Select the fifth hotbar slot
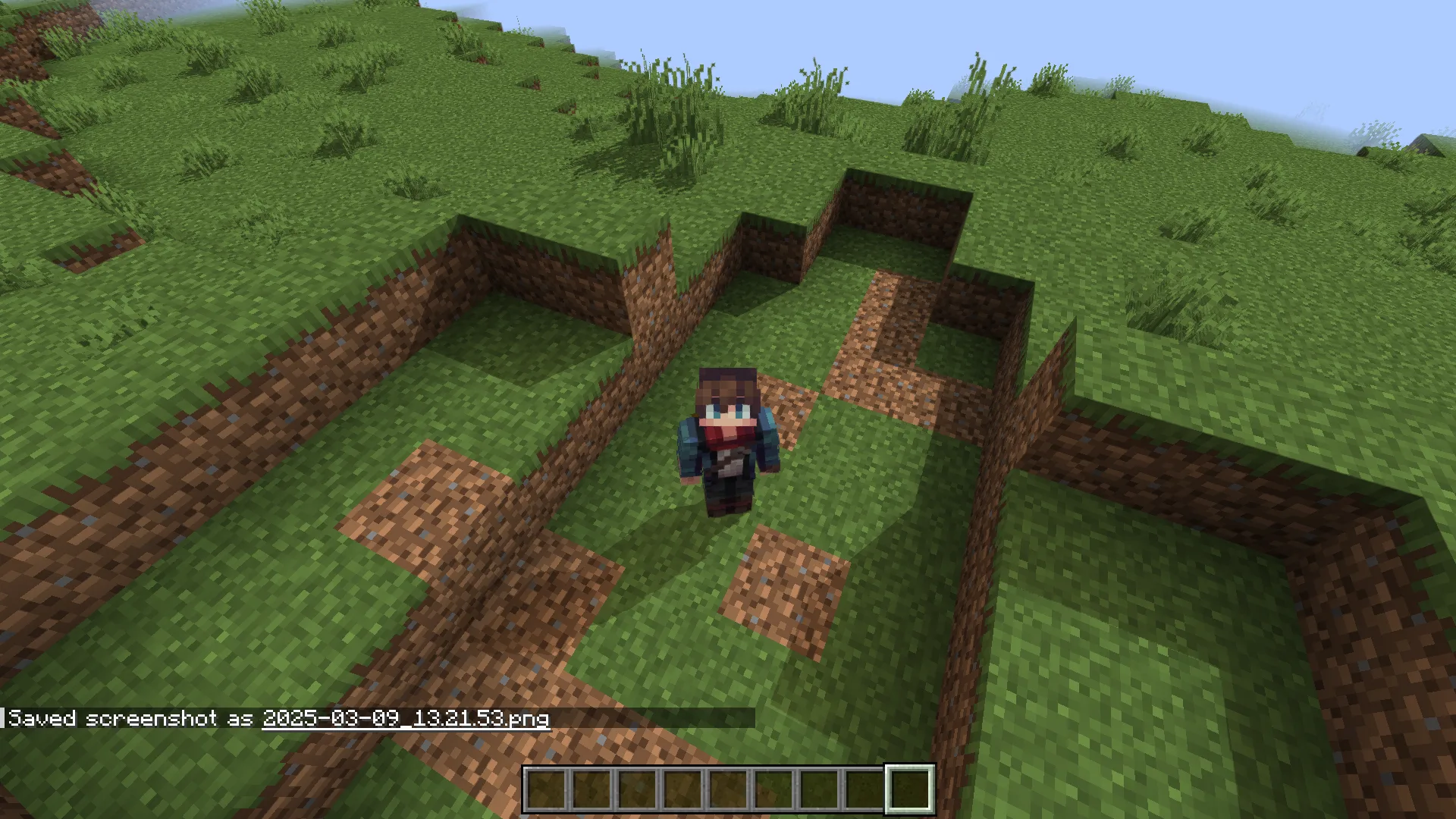 pos(727,789)
